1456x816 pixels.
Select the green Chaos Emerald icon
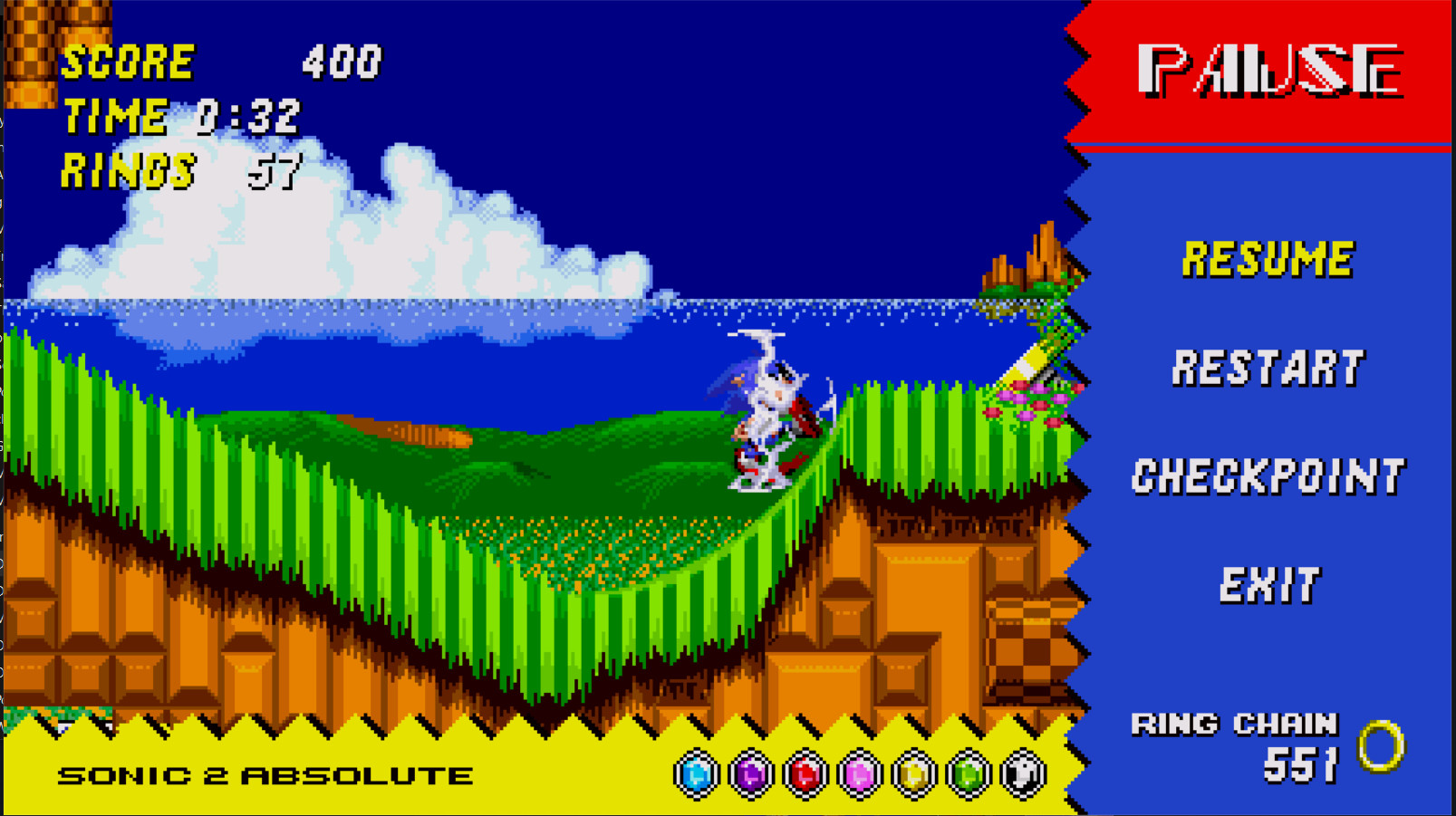(x=969, y=773)
